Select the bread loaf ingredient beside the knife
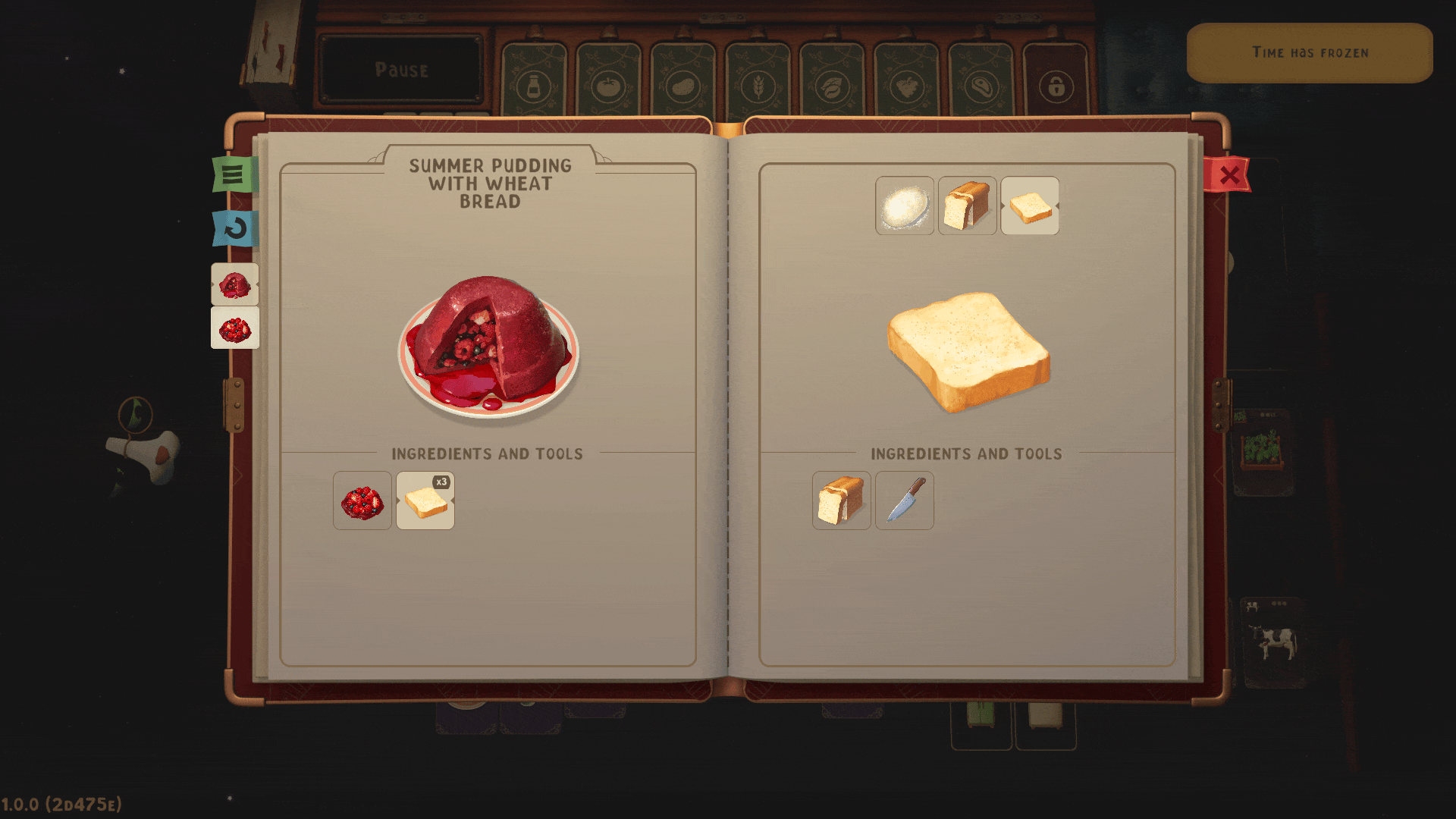The height and width of the screenshot is (819, 1456). [x=841, y=500]
